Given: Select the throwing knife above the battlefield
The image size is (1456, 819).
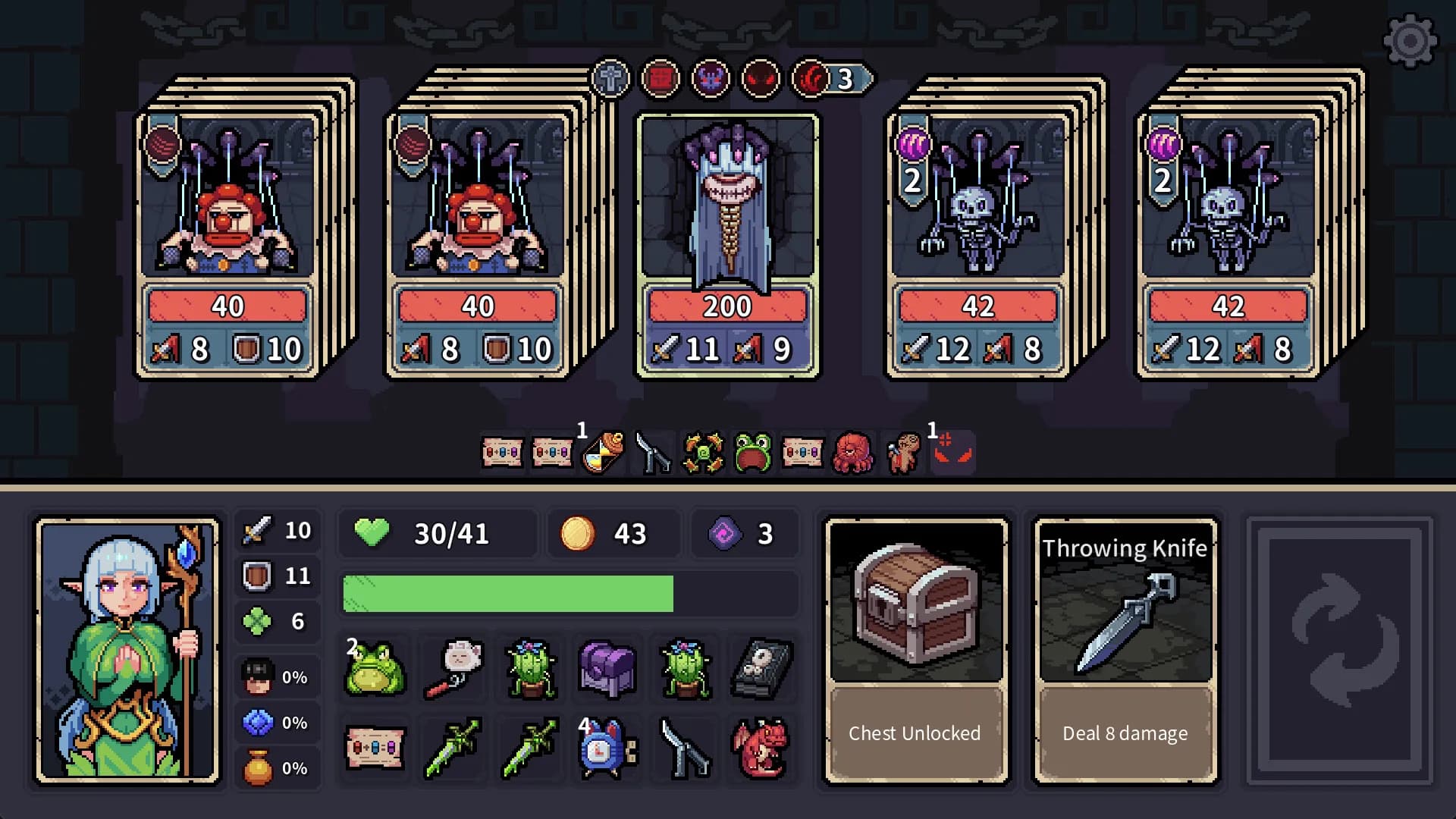Looking at the screenshot, I should click(x=654, y=453).
